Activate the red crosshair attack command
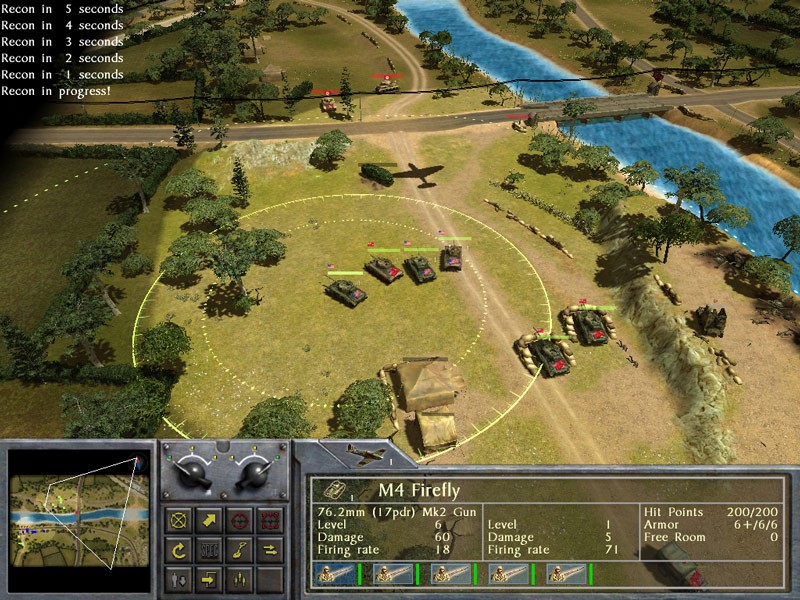The image size is (800, 600). [x=240, y=520]
